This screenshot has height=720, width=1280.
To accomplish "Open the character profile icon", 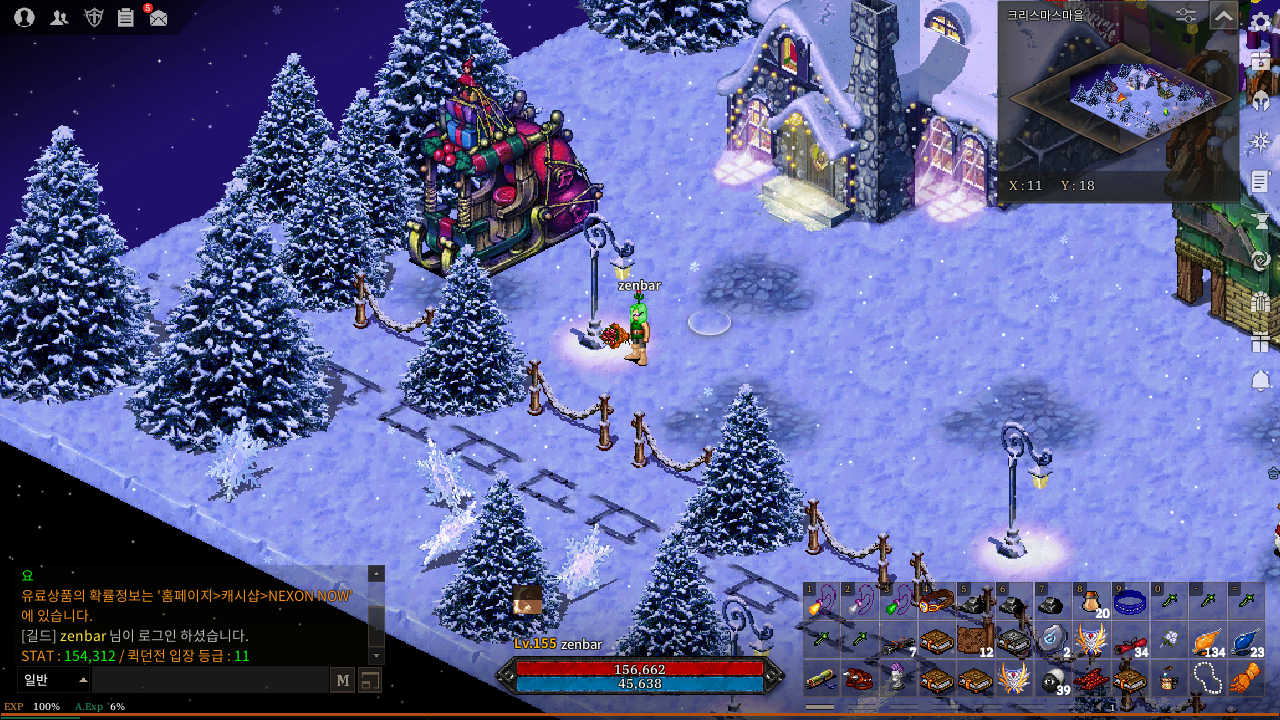I will pos(25,17).
